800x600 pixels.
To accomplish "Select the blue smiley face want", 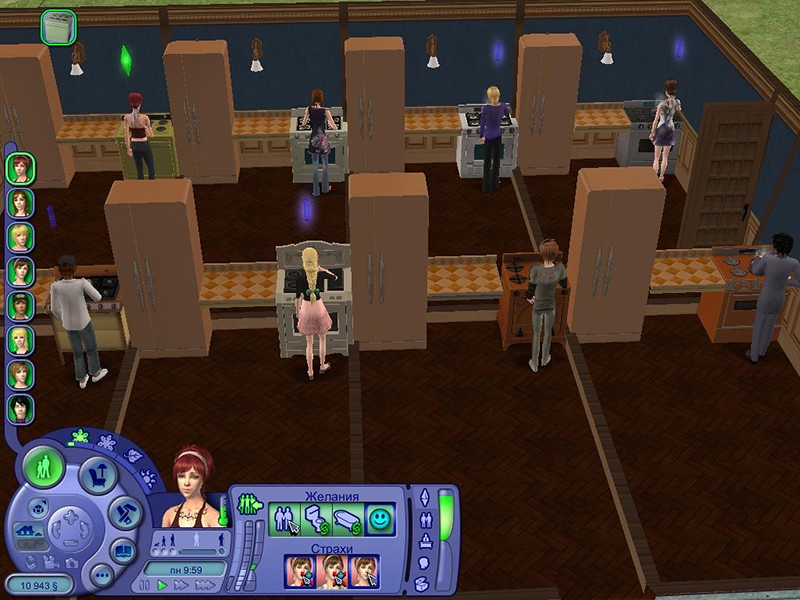I will (379, 519).
